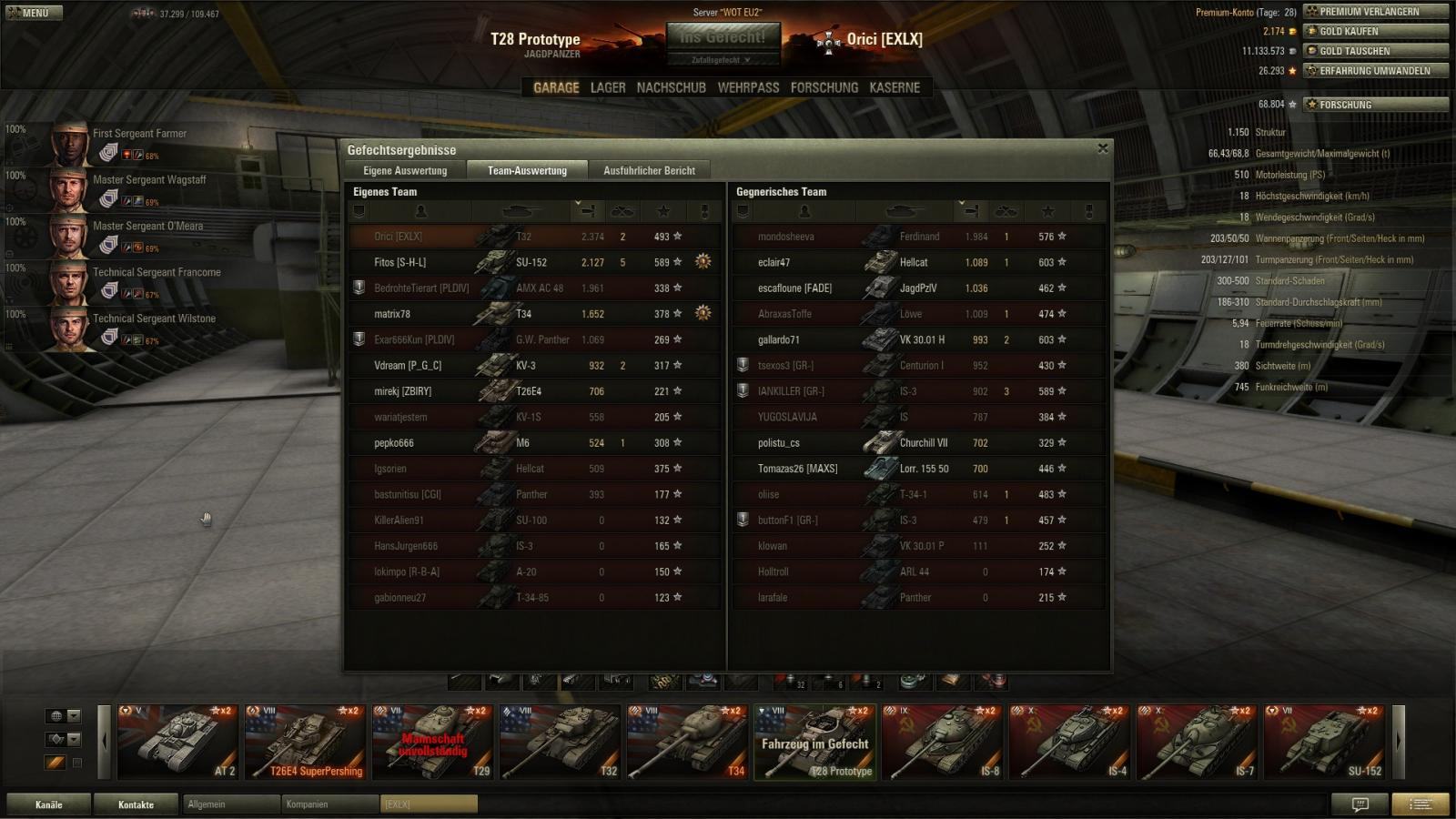
Task: Open the Kontakte contacts list
Action: [136, 804]
